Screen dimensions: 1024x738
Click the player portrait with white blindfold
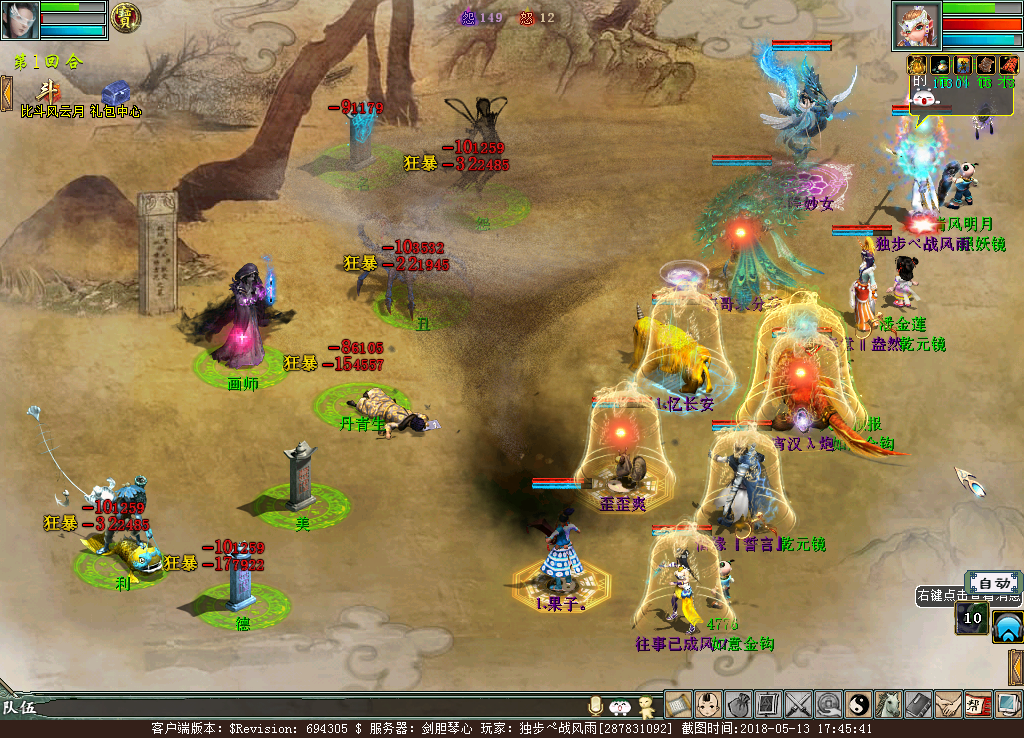(20, 19)
